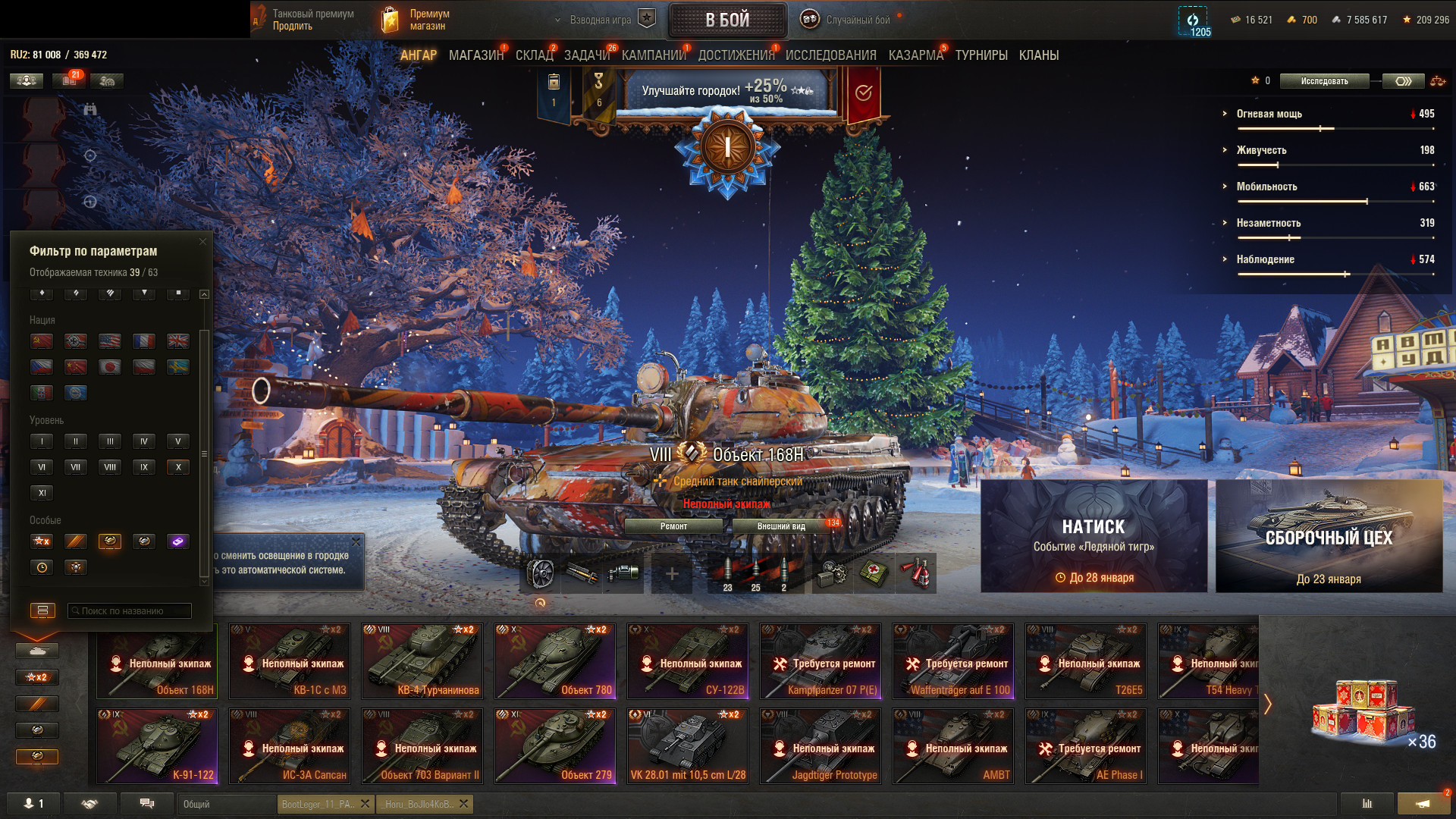Image resolution: width=1456 pixels, height=819 pixels.
Task: Filter vehicles by tier VIII
Action: [110, 467]
